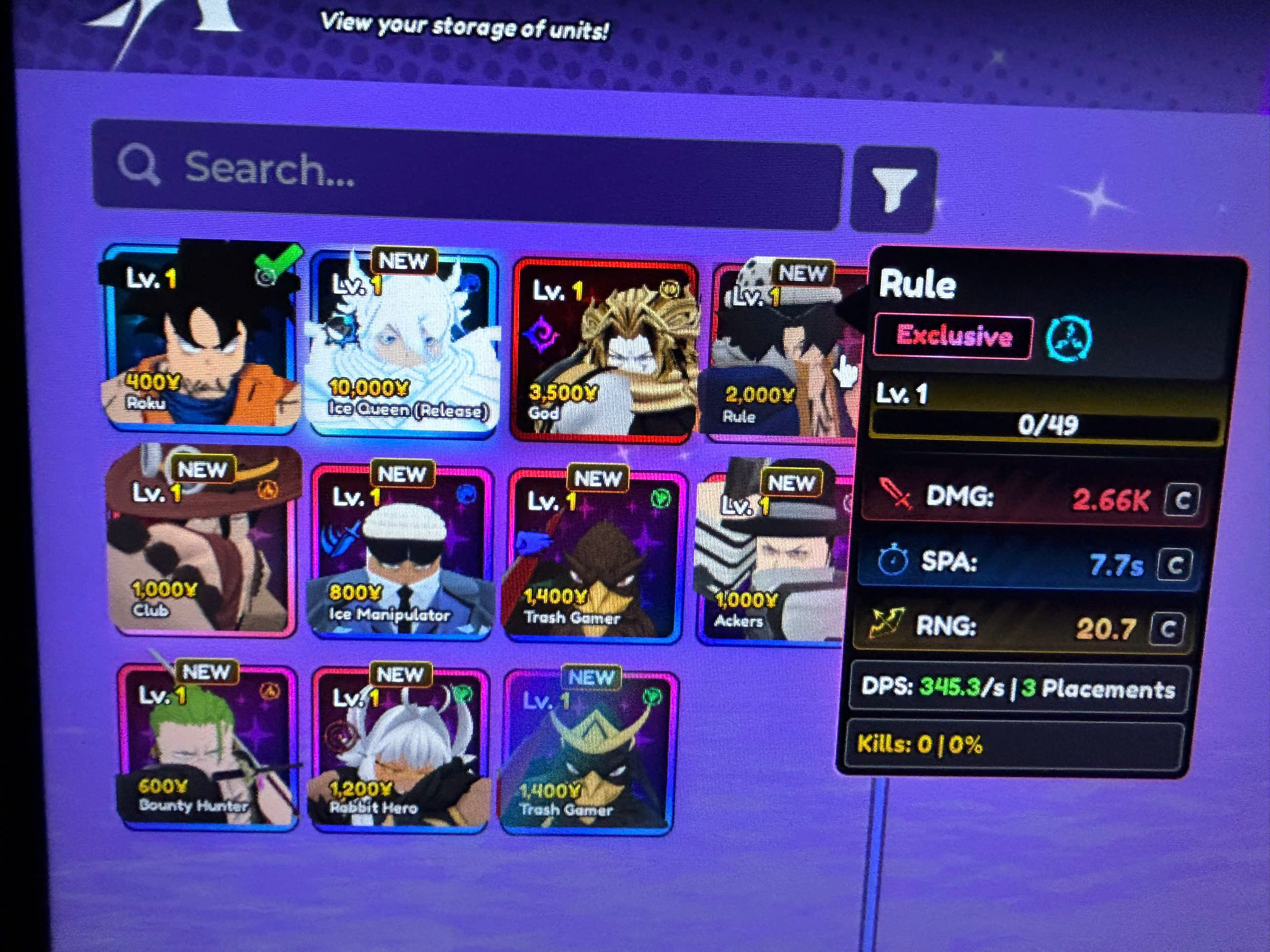Screen dimensions: 1270x952
Task: Select the Ackers unit card
Action: [771, 557]
